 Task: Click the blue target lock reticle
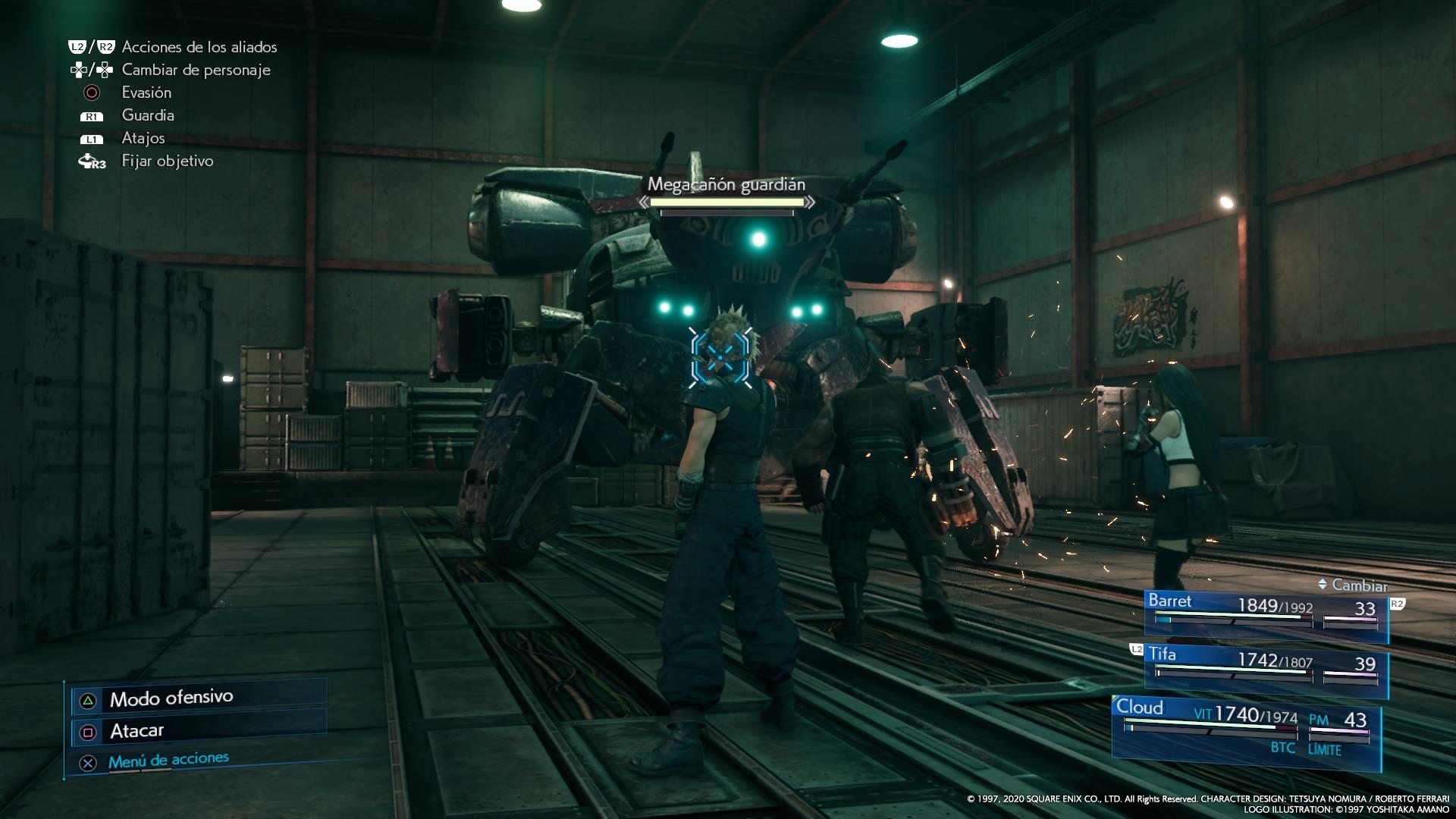721,356
